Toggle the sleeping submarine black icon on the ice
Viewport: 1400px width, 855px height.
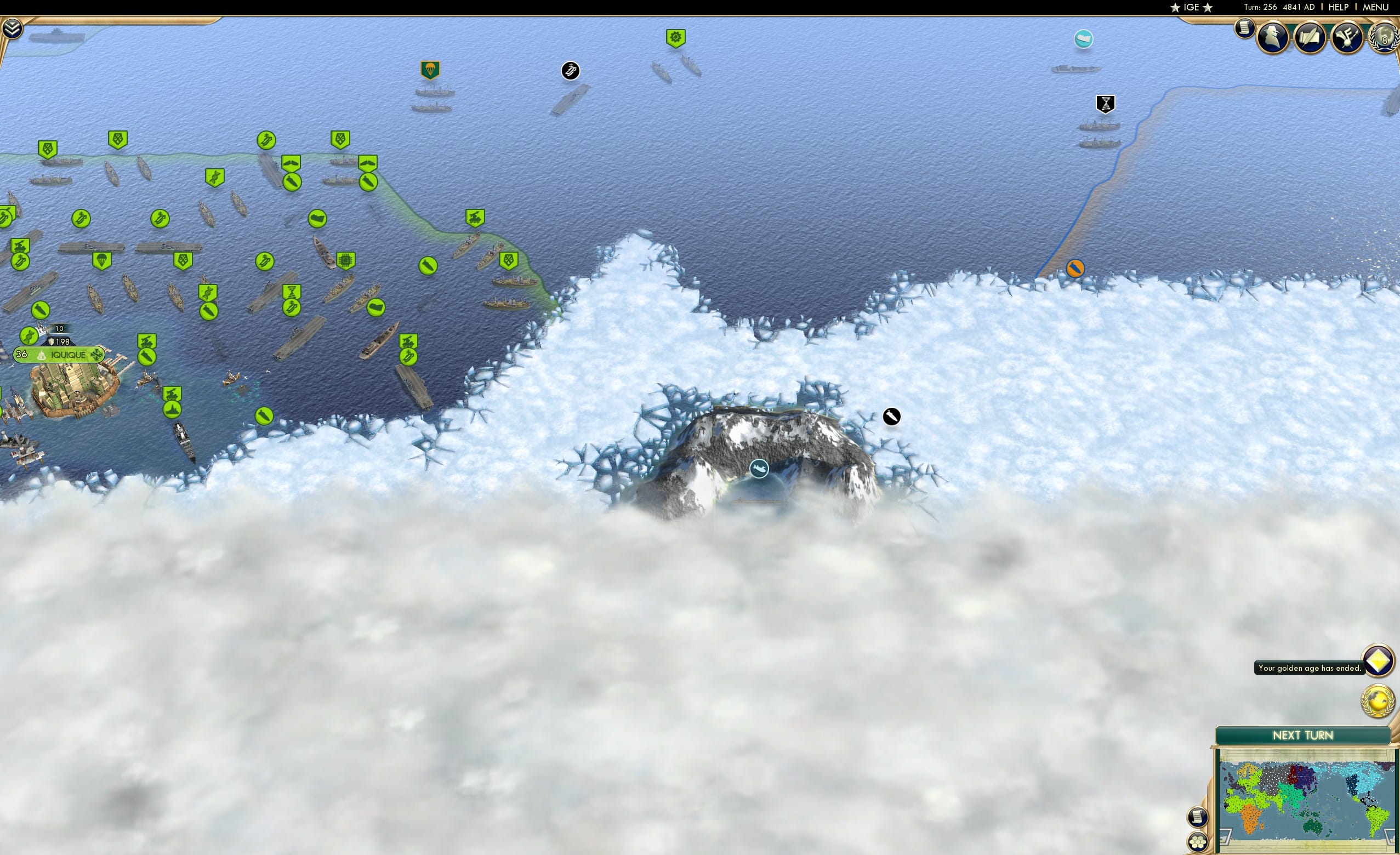[890, 416]
